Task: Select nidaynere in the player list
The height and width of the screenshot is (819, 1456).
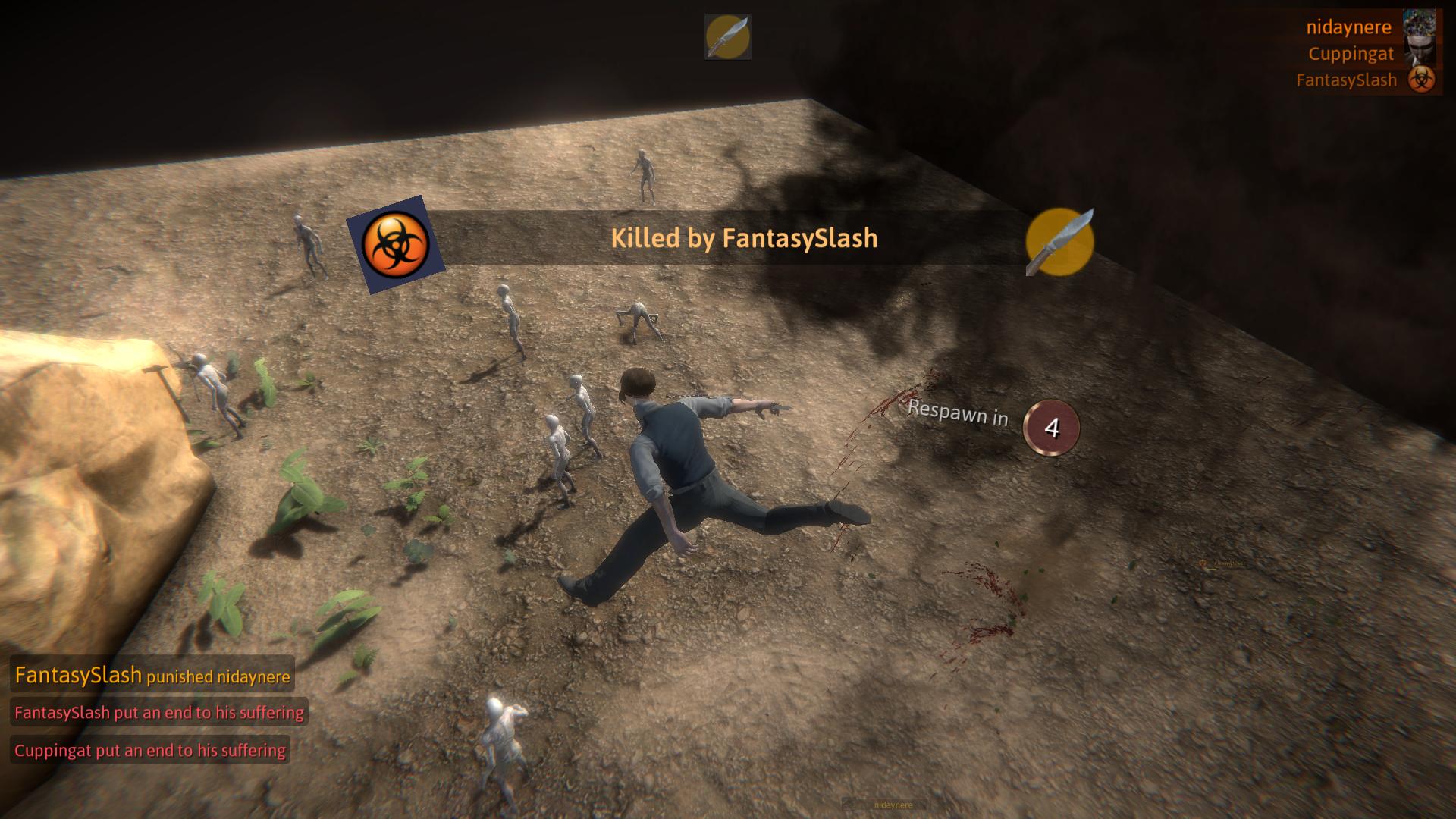Action: (1348, 27)
